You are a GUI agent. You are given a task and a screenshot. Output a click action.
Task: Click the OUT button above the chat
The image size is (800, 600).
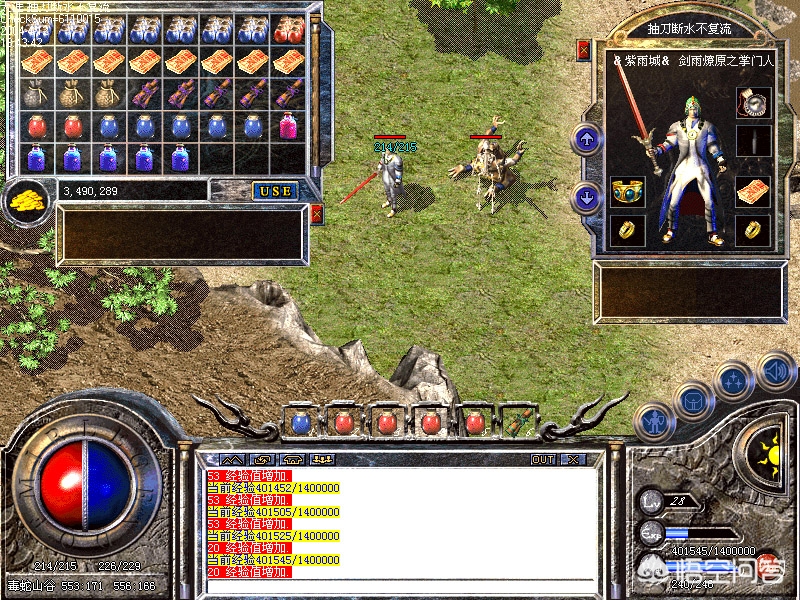pos(543,459)
